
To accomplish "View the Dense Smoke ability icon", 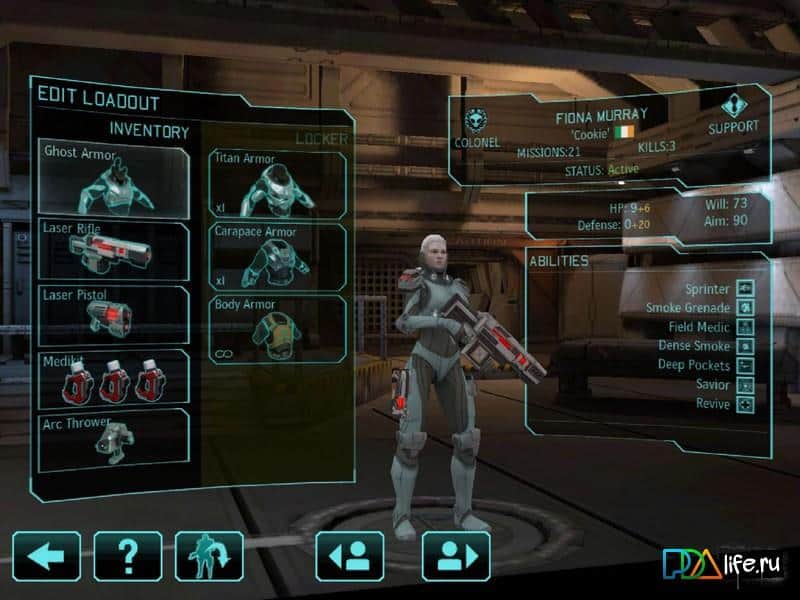I will point(745,346).
